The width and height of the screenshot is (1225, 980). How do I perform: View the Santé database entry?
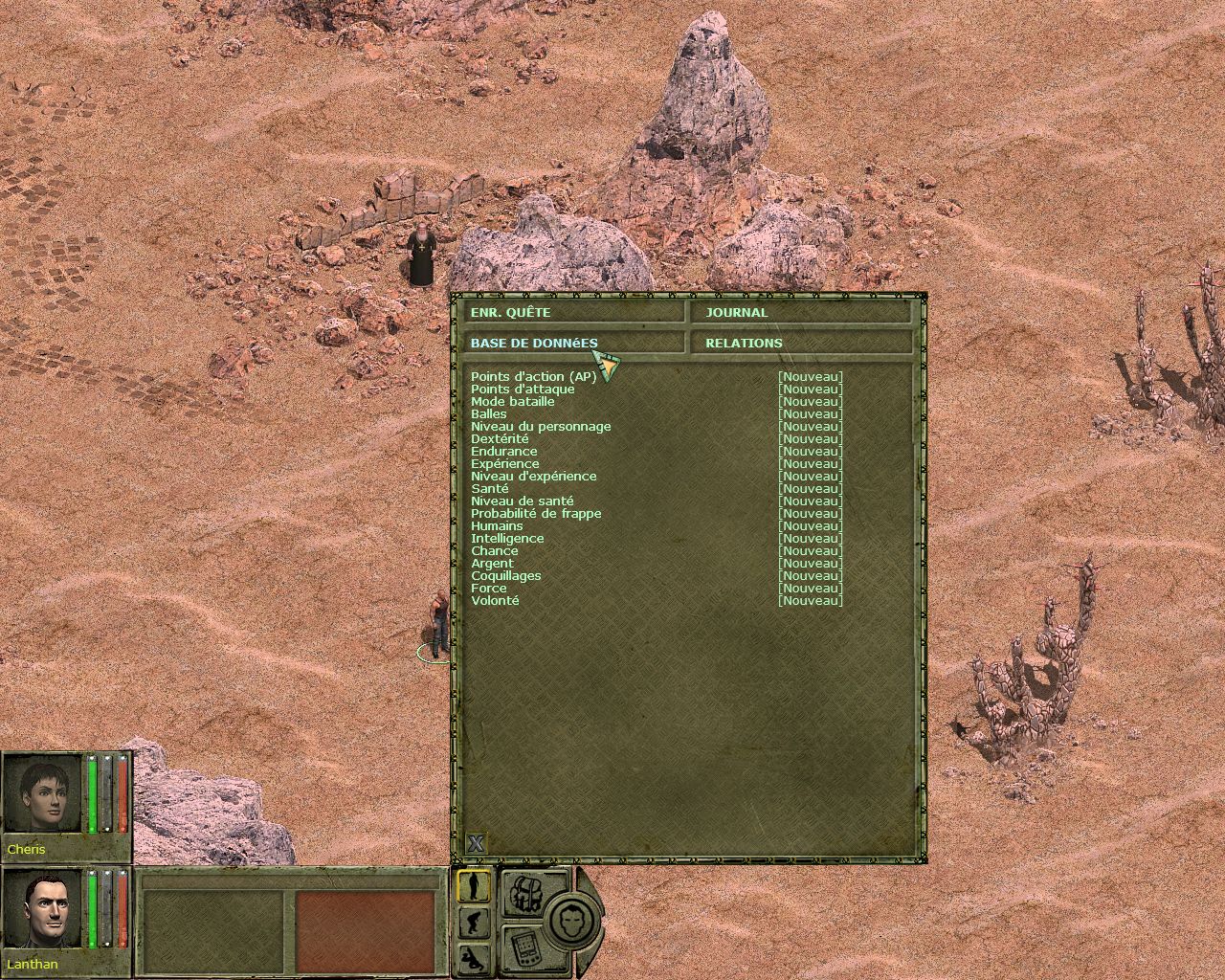[489, 488]
